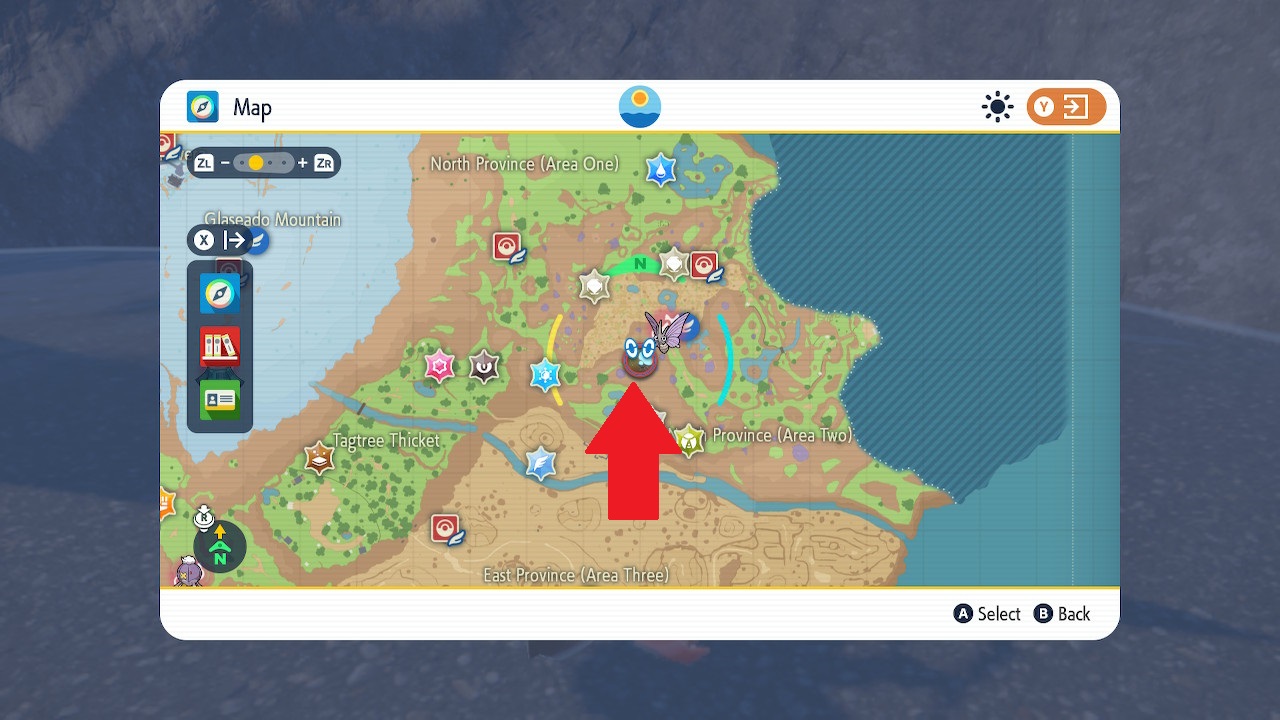Click the Pokémon Center icon in North Province
Image resolution: width=1280 pixels, height=720 pixels.
point(505,244)
